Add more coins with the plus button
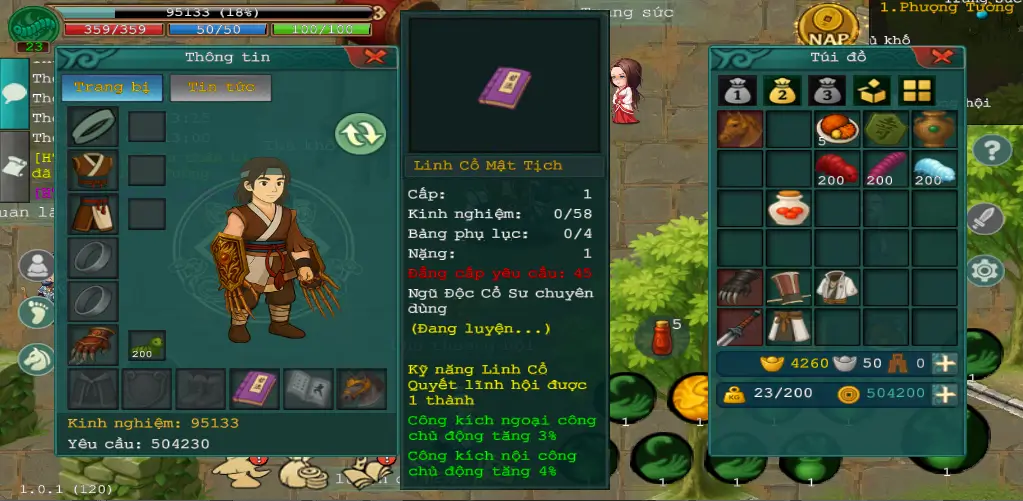Screen dimensions: 1023x501 944,394
